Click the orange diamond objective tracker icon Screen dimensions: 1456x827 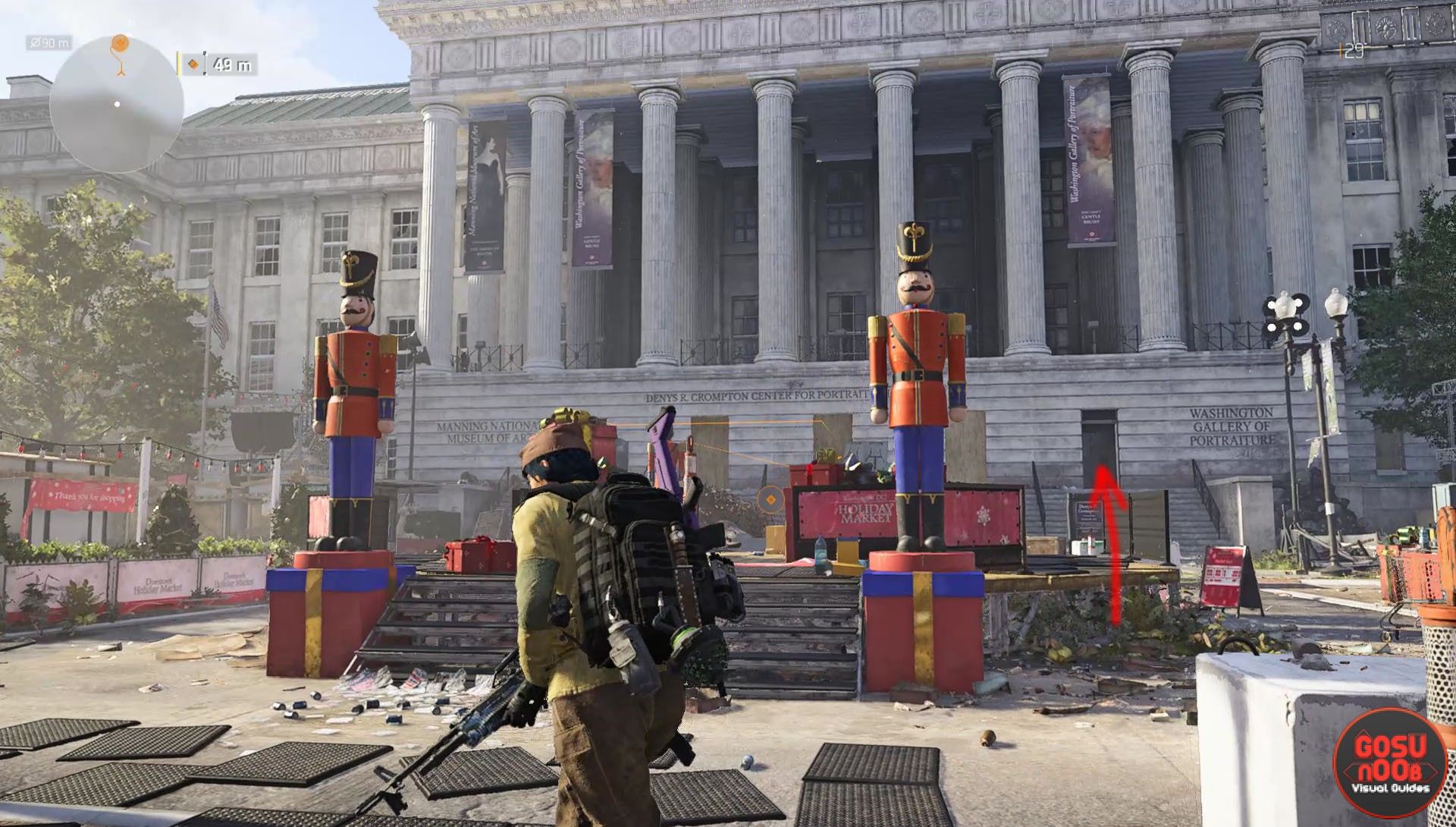193,65
